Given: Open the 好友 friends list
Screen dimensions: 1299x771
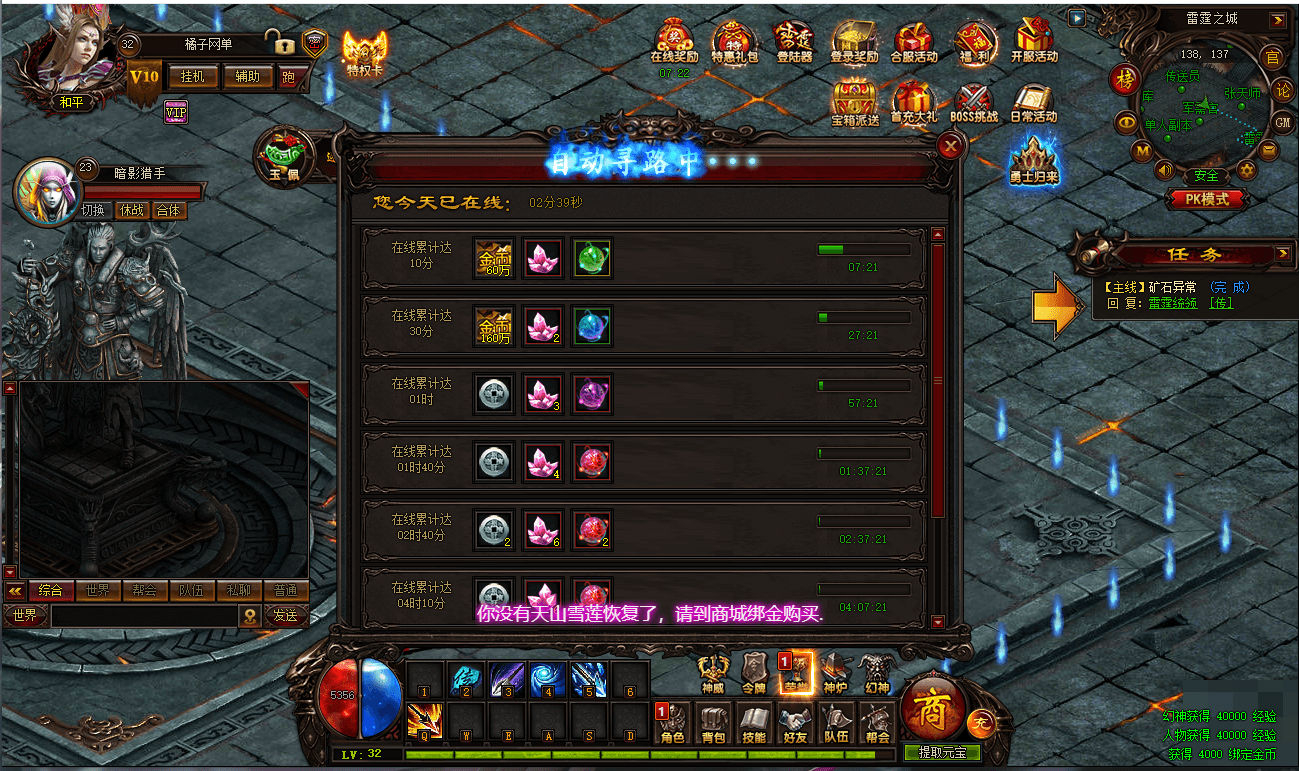Looking at the screenshot, I should pyautogui.click(x=795, y=724).
